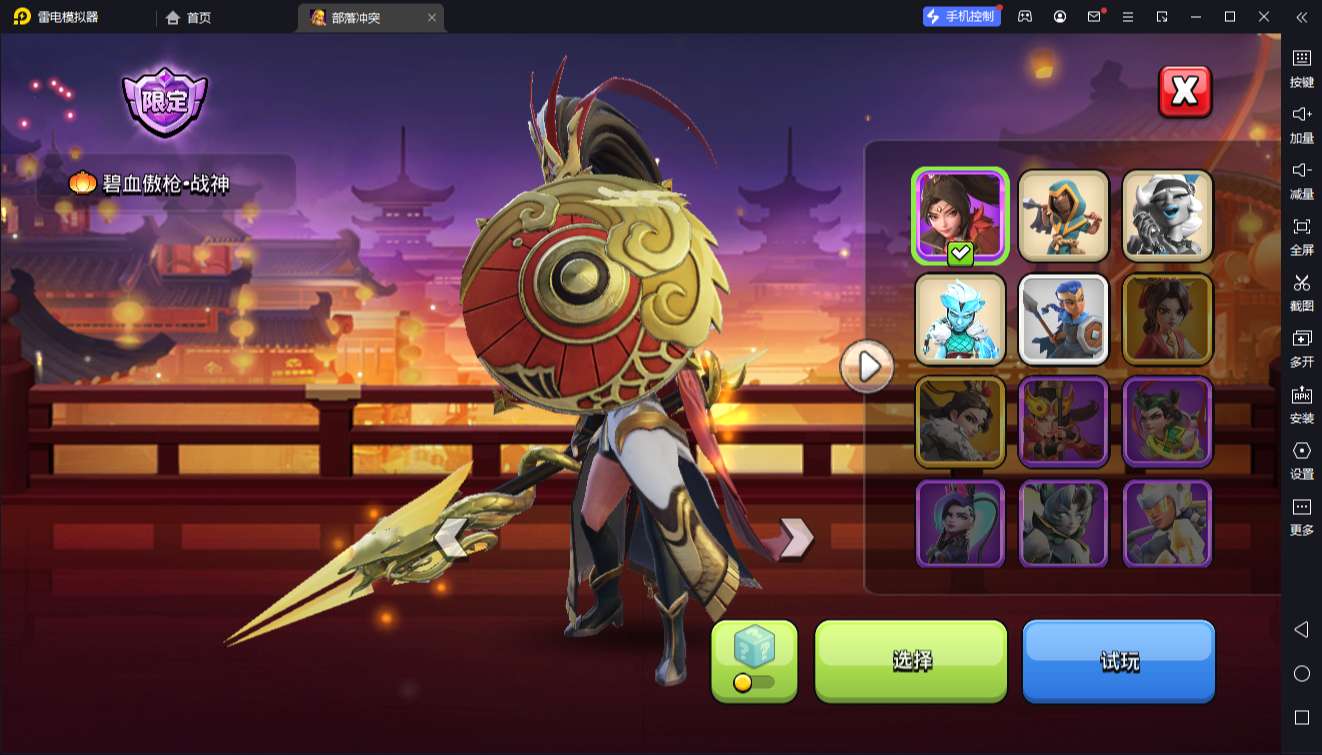Select the checked red-armored heroine skin
This screenshot has height=755, width=1322.
click(x=960, y=215)
